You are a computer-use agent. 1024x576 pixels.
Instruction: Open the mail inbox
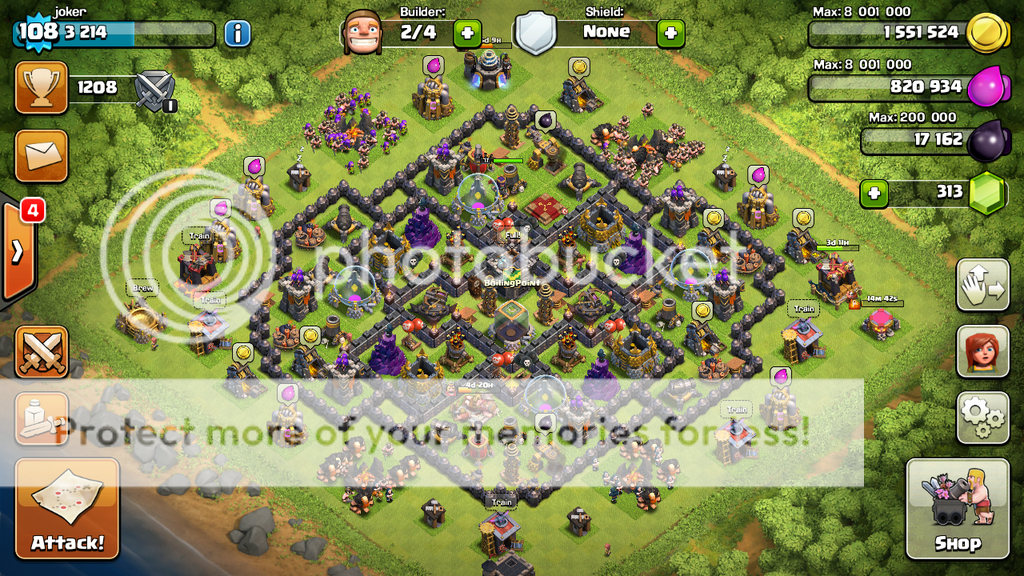(x=42, y=154)
